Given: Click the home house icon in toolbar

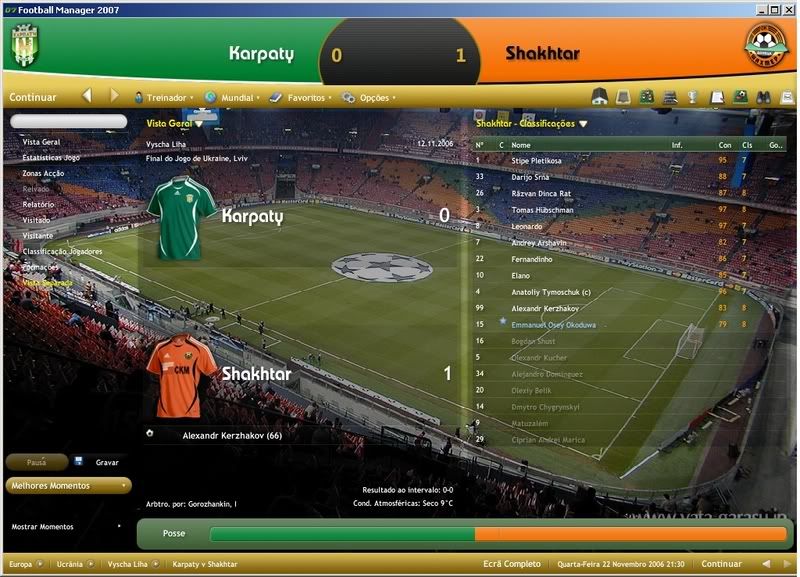Looking at the screenshot, I should (600, 97).
